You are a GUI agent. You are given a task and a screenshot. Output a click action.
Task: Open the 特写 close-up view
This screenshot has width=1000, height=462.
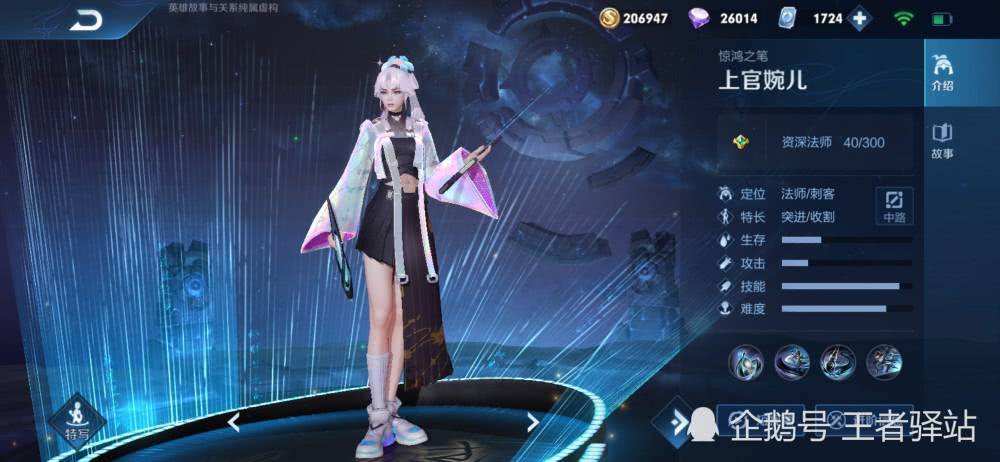(x=77, y=421)
